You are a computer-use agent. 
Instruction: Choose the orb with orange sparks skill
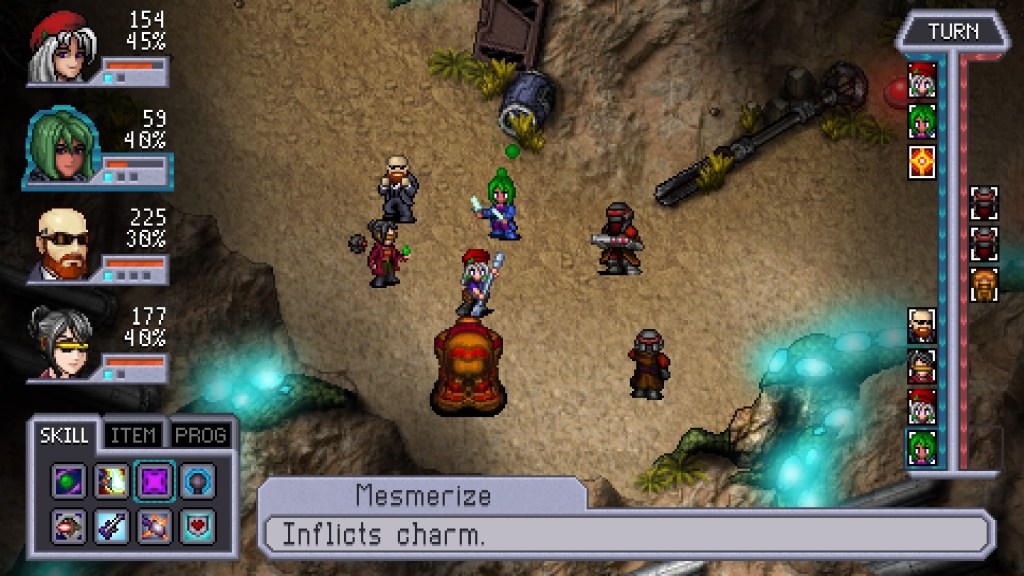click(x=154, y=524)
